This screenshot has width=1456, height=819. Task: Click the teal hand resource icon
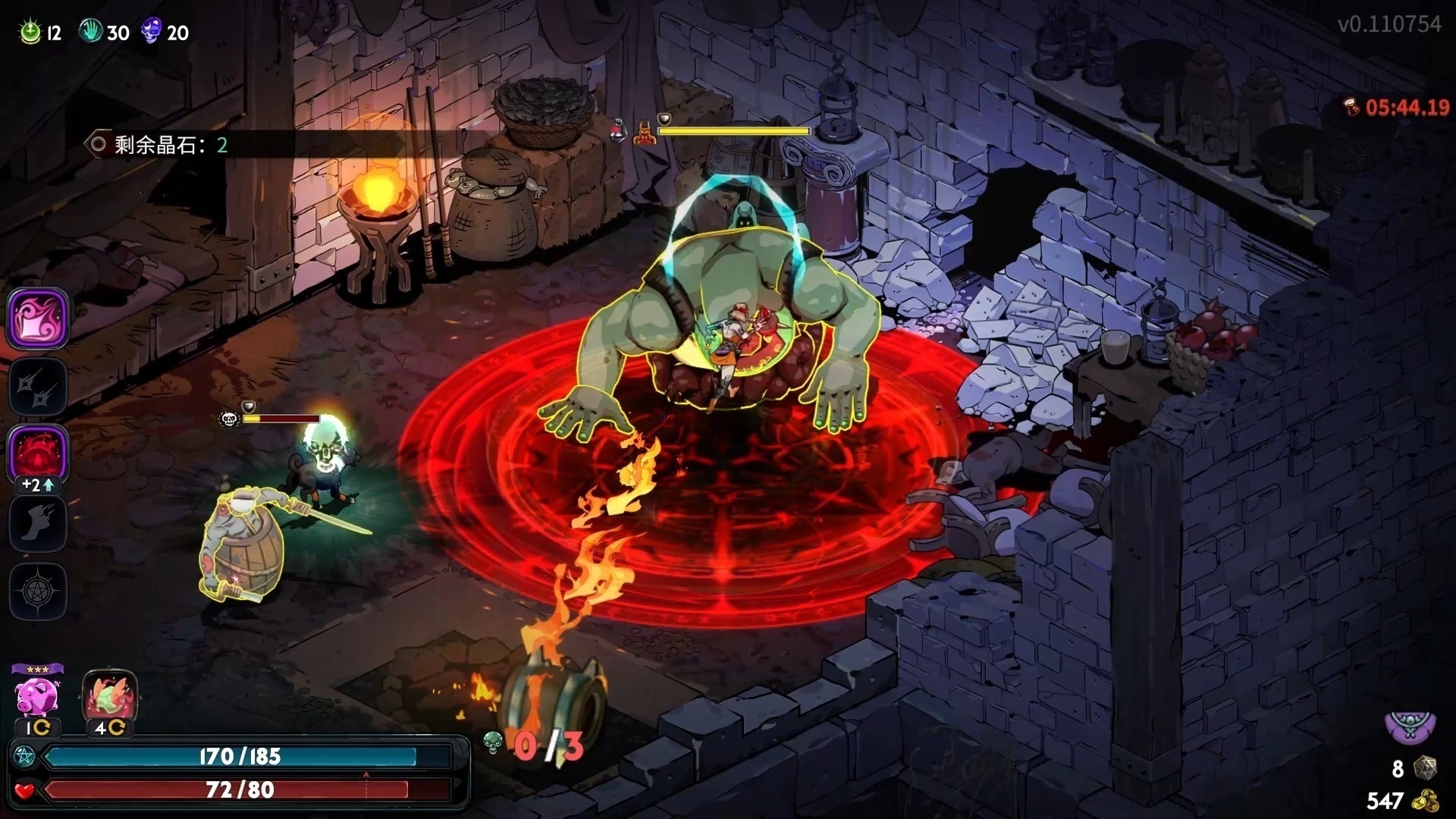(x=91, y=29)
